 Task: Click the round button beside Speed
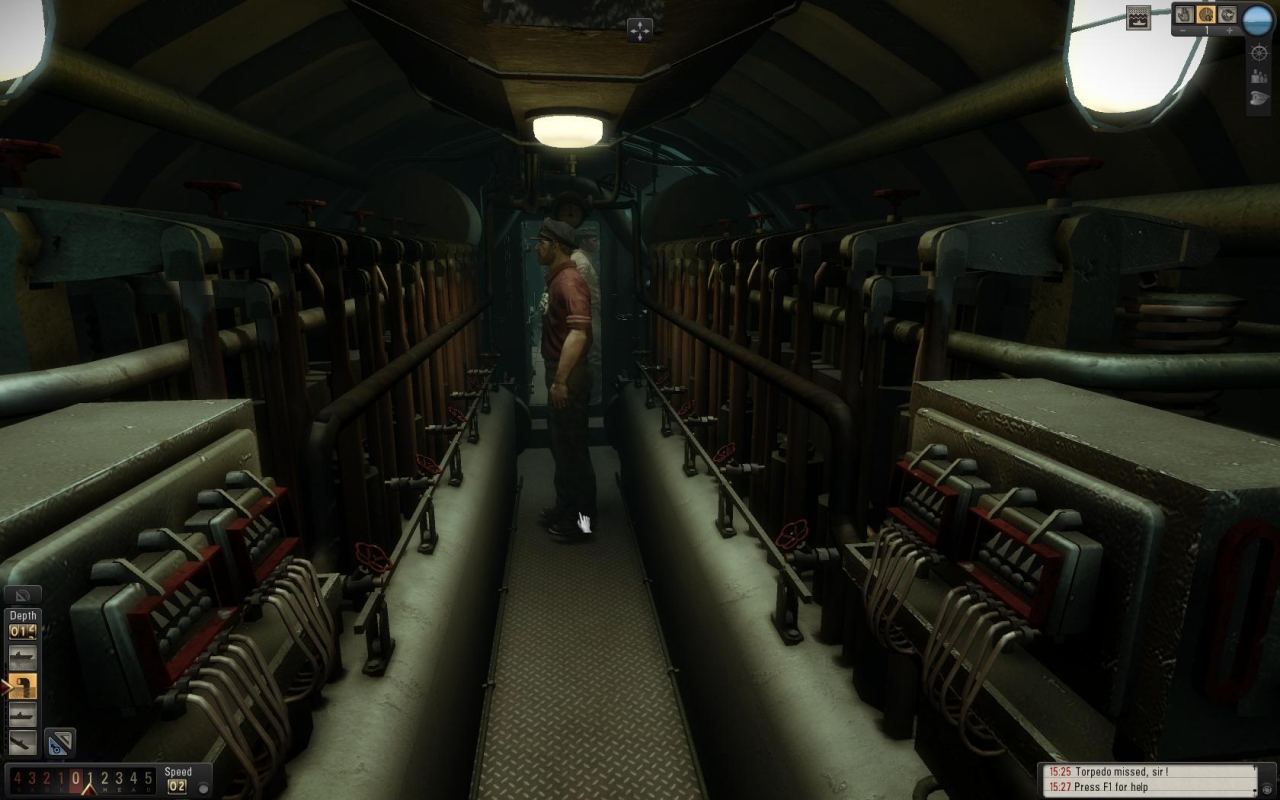click(x=203, y=788)
